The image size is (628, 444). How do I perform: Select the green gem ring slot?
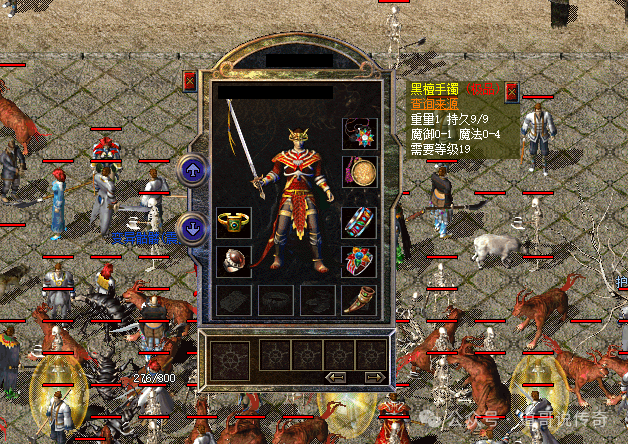pyautogui.click(x=233, y=223)
